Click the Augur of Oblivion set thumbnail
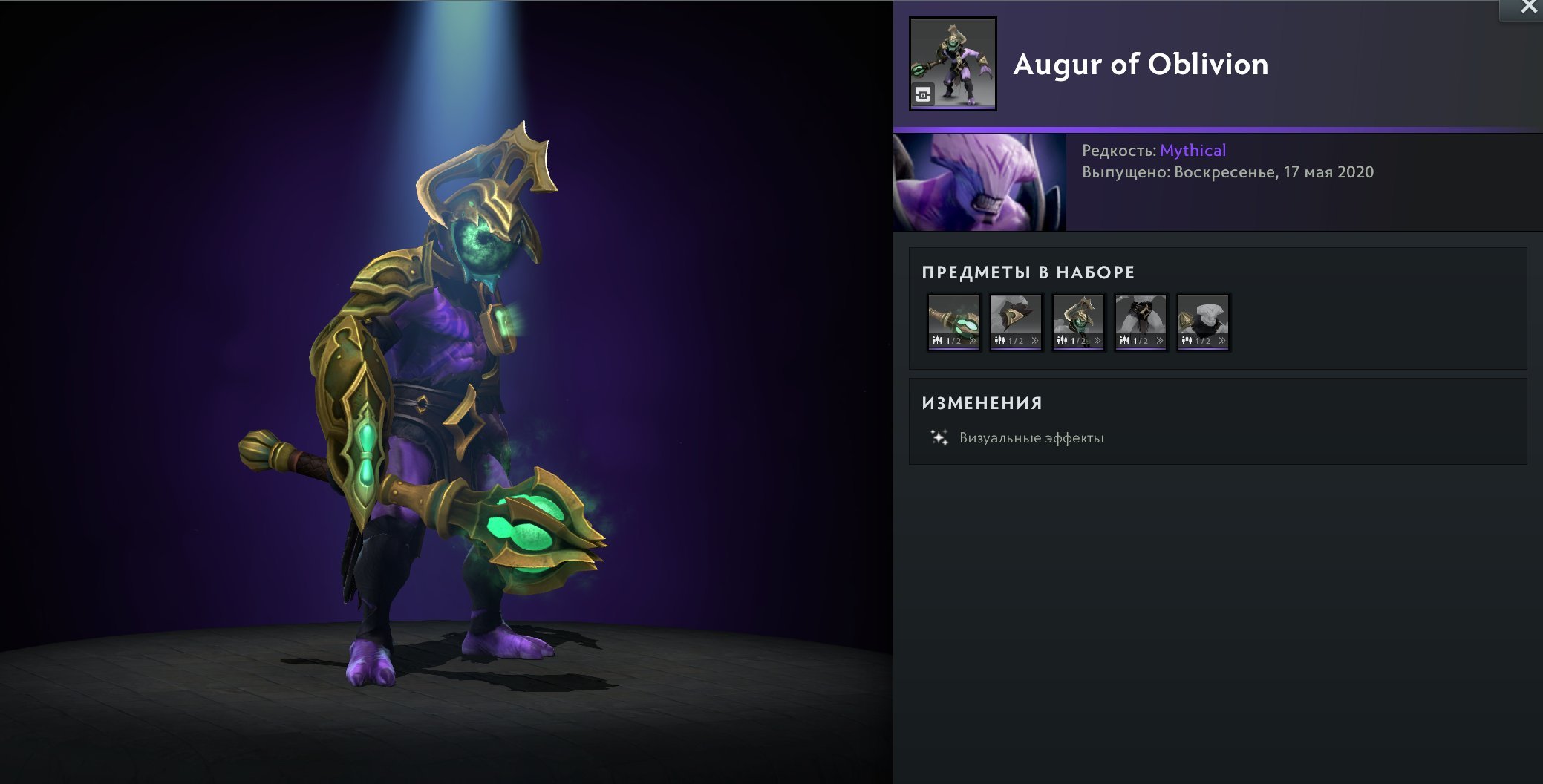The image size is (1543, 784). (x=953, y=64)
